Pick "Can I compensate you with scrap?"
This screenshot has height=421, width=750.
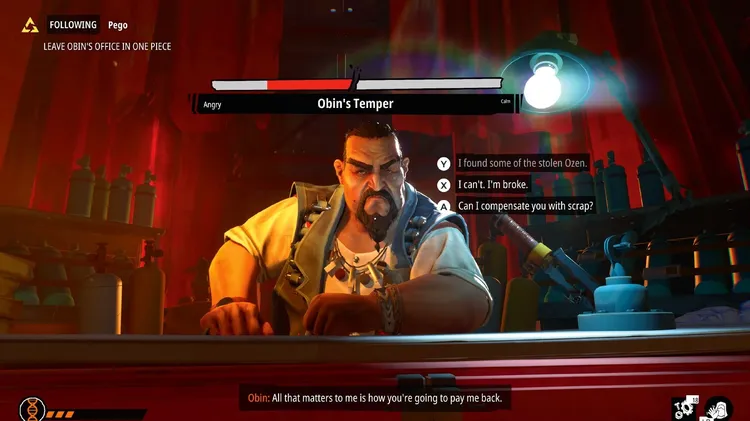coord(525,206)
